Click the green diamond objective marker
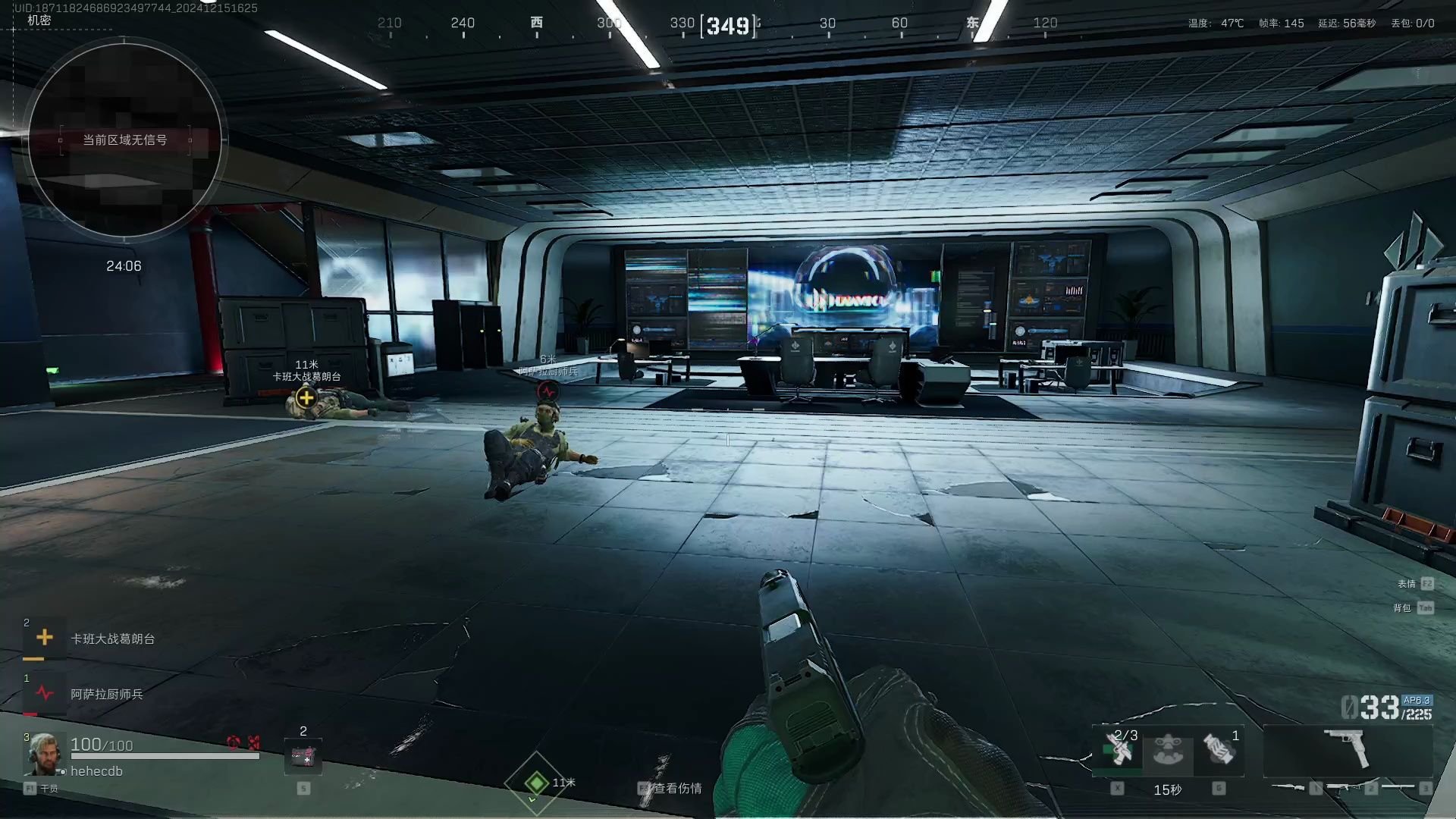The image size is (1456, 819). pos(537,782)
